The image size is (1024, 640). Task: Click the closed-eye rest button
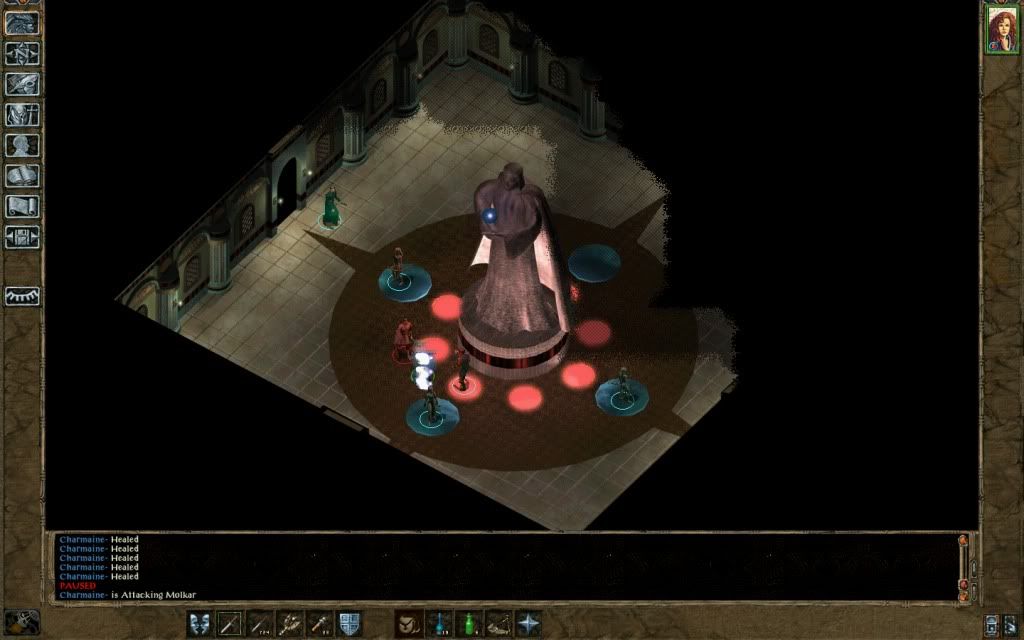[x=22, y=296]
